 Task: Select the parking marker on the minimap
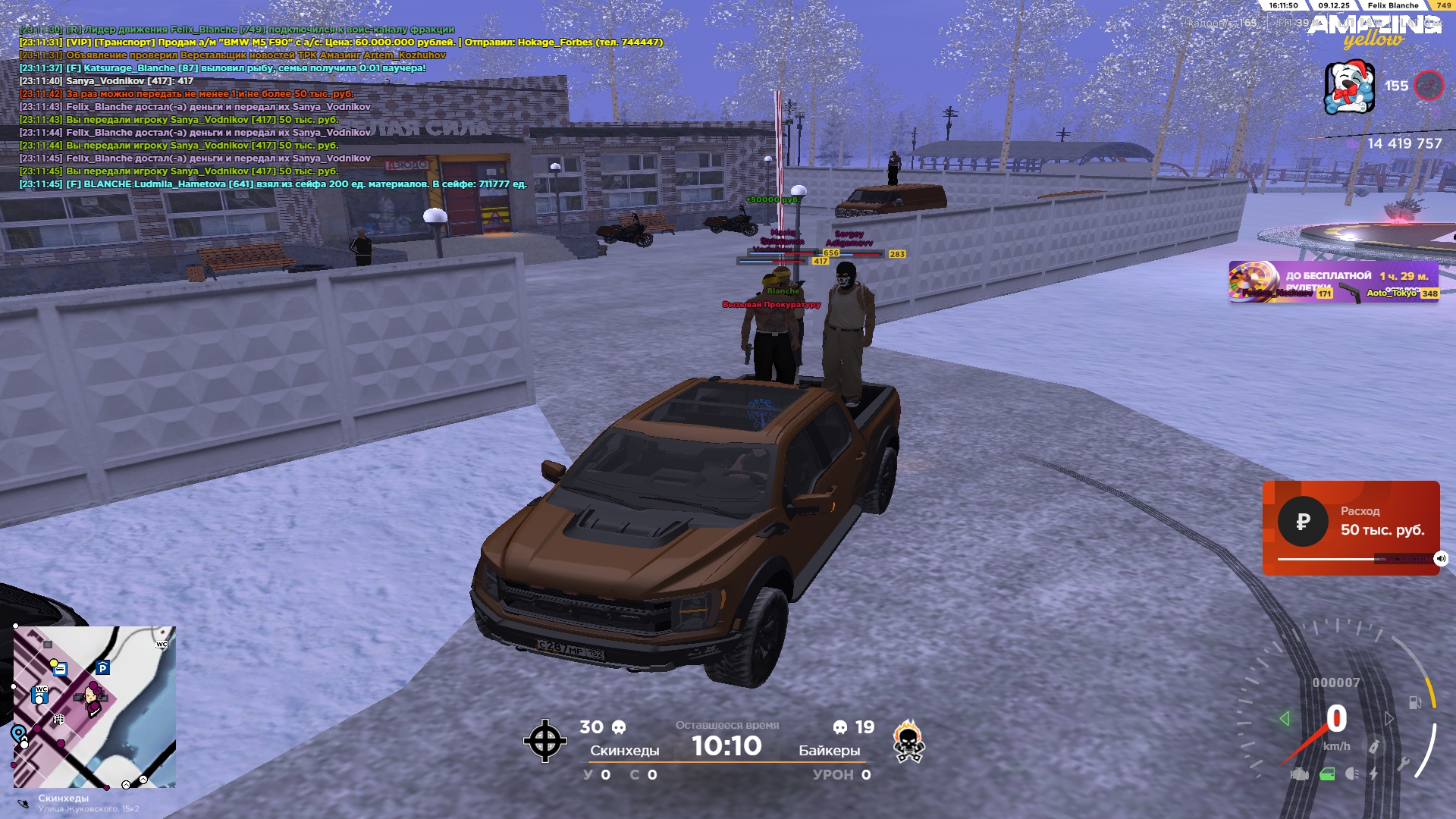[x=103, y=668]
